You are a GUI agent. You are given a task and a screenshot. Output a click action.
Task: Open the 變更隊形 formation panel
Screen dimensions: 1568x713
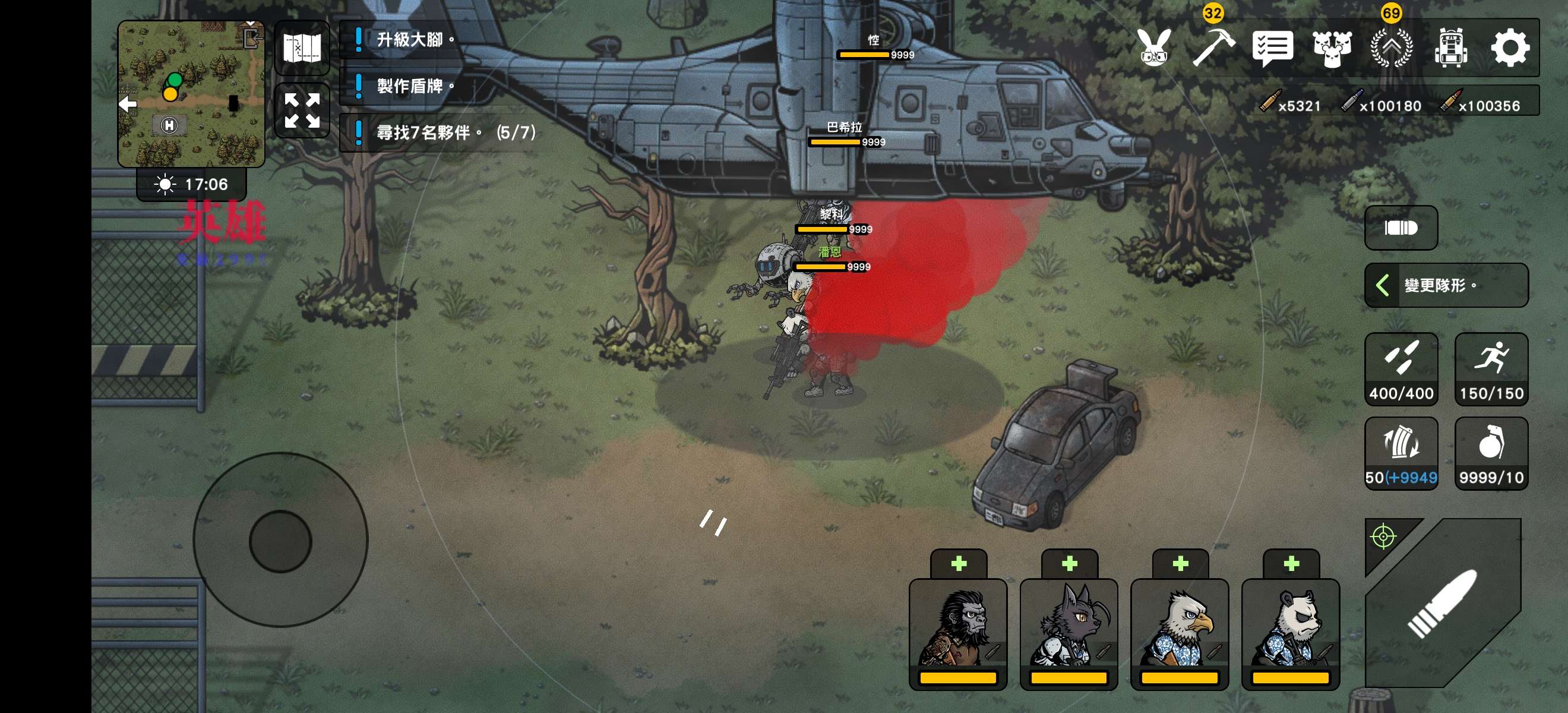(x=1446, y=285)
